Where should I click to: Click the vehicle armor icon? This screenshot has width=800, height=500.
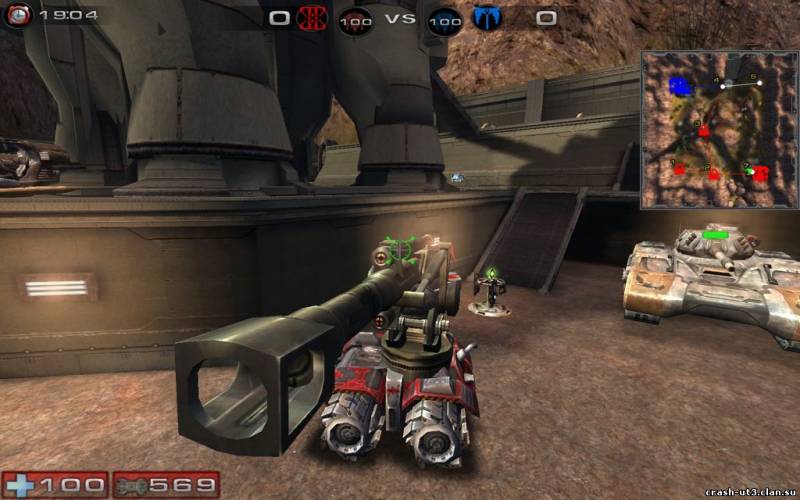coord(132,486)
